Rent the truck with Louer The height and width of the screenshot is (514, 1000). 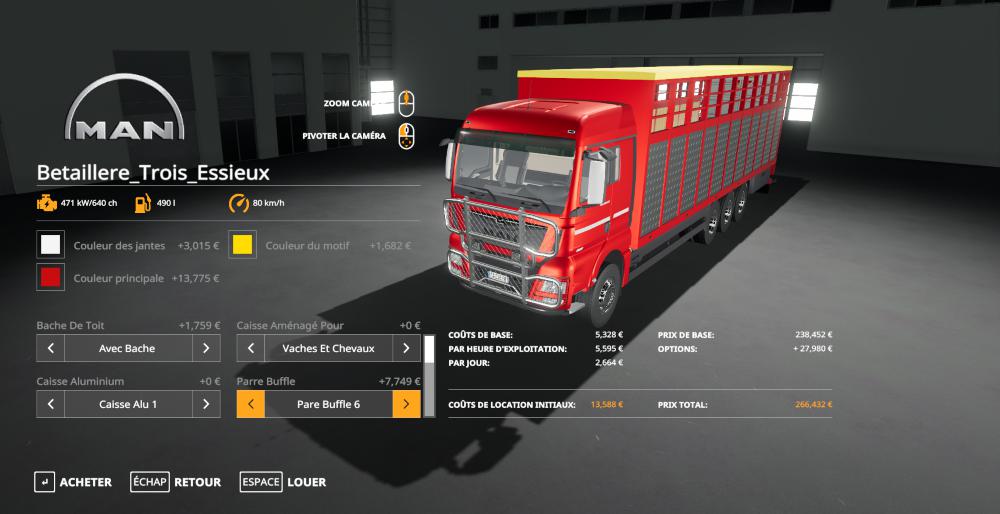[283, 482]
